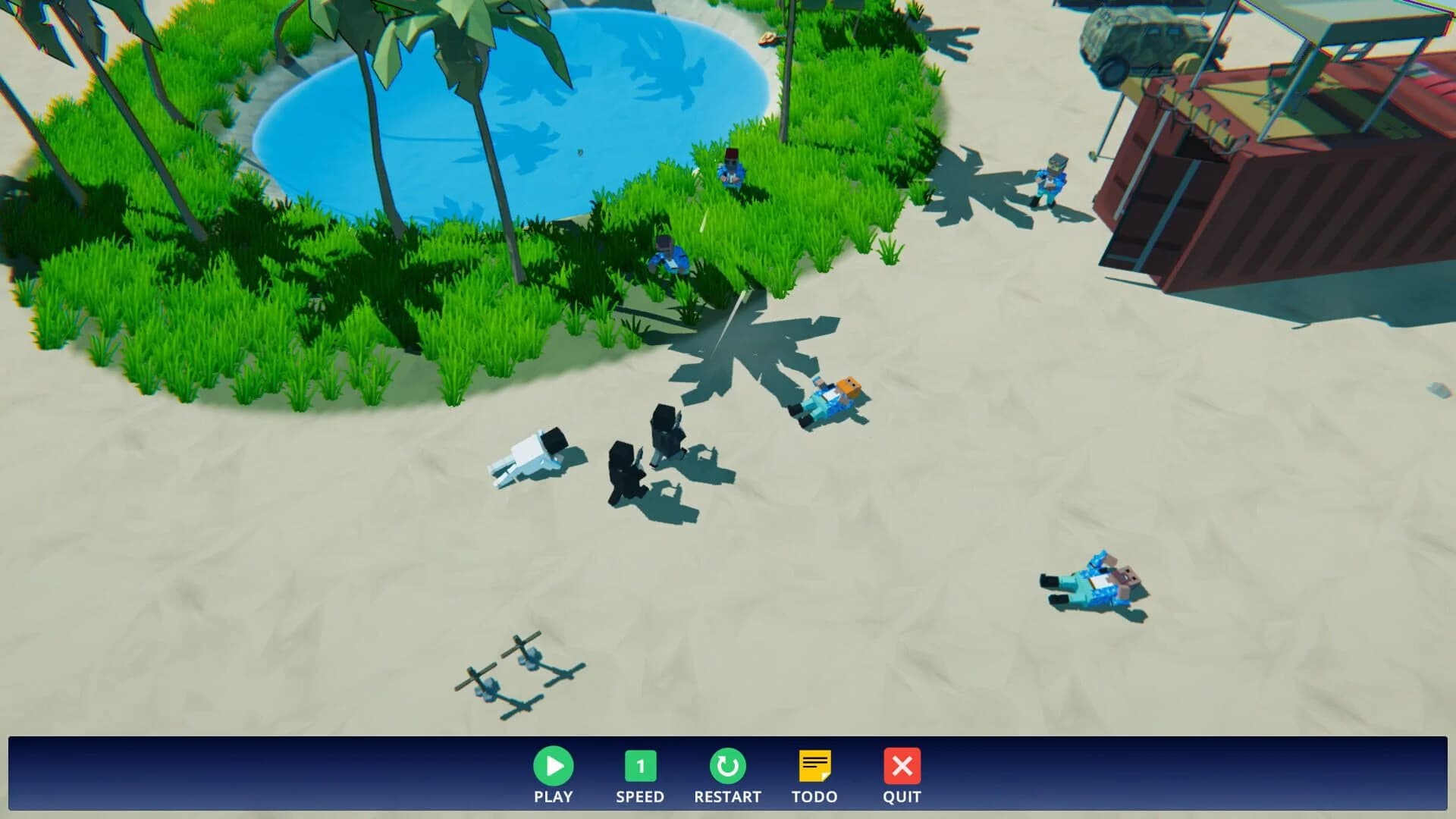Select the soldier lying near the palm shadow
The width and height of the screenshot is (1456, 819).
click(827, 398)
